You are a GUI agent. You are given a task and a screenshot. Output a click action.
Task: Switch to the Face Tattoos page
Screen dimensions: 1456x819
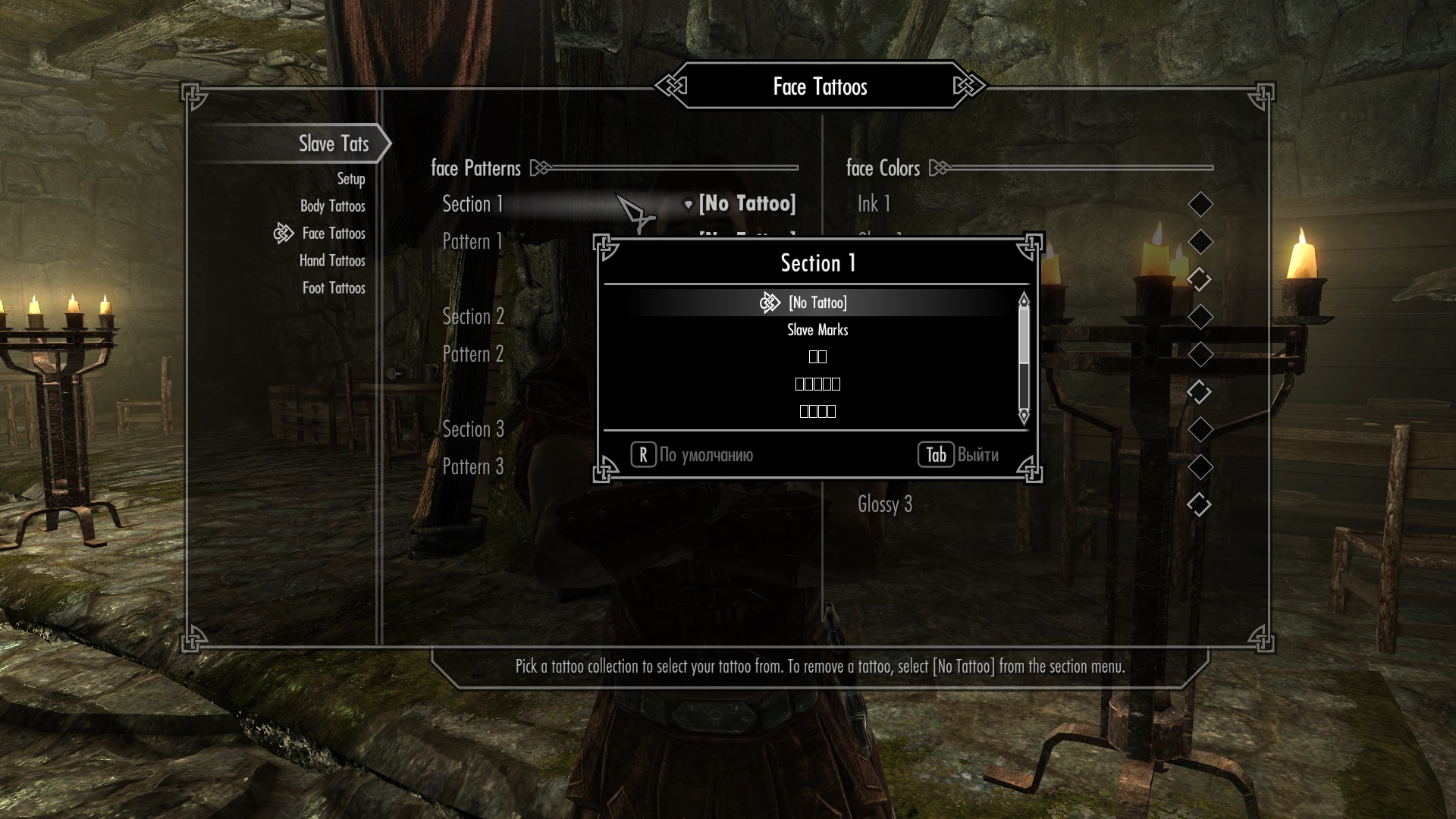point(333,234)
